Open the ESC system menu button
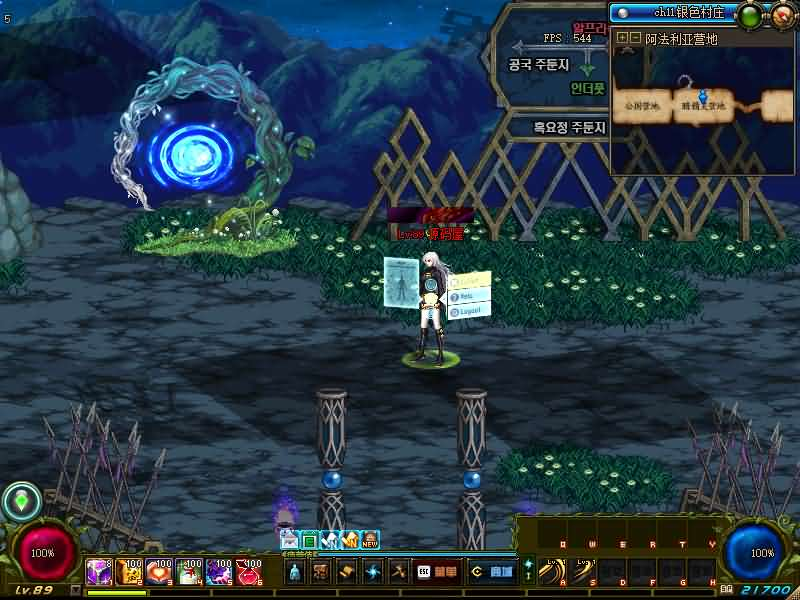 click(423, 572)
